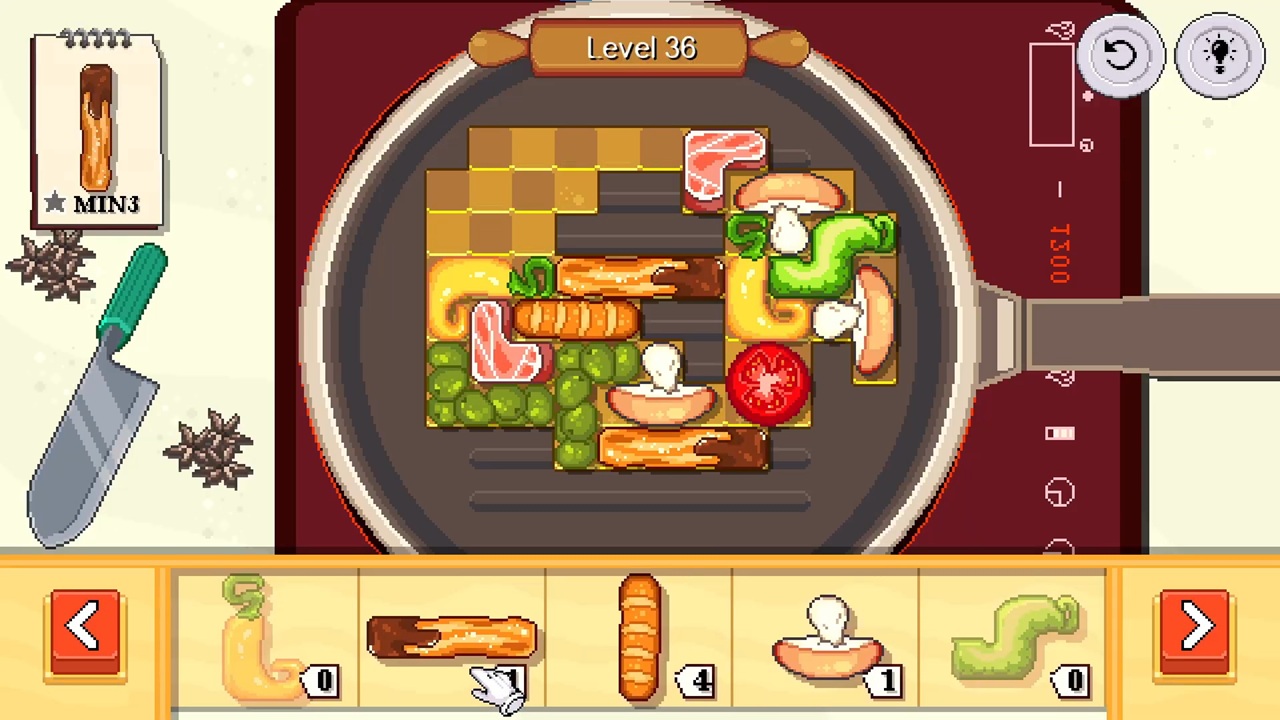This screenshot has height=720, width=1280.
Task: Open a hint with the lightbulb button
Action: pos(1219,55)
